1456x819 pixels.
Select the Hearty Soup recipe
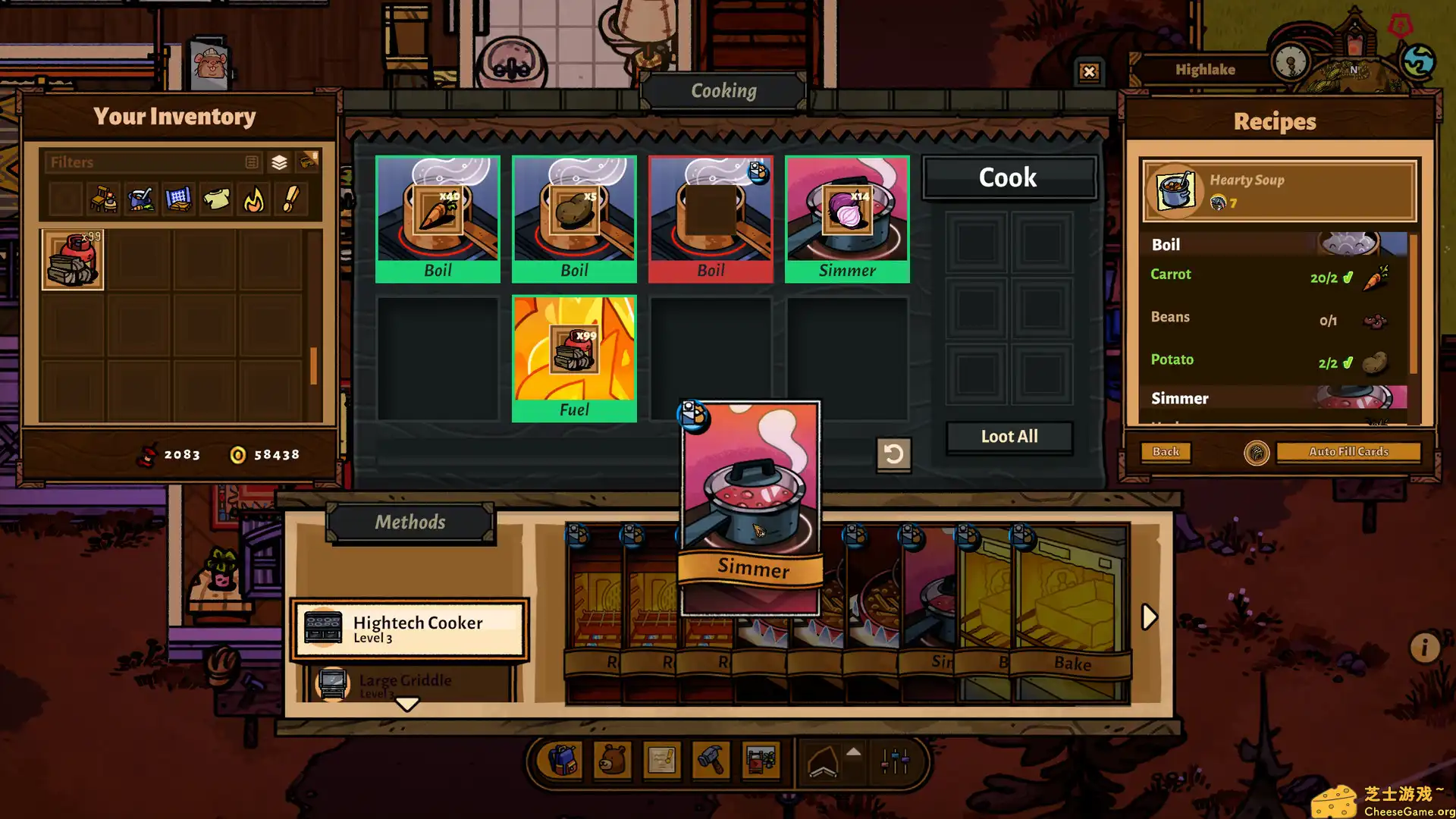pos(1279,190)
